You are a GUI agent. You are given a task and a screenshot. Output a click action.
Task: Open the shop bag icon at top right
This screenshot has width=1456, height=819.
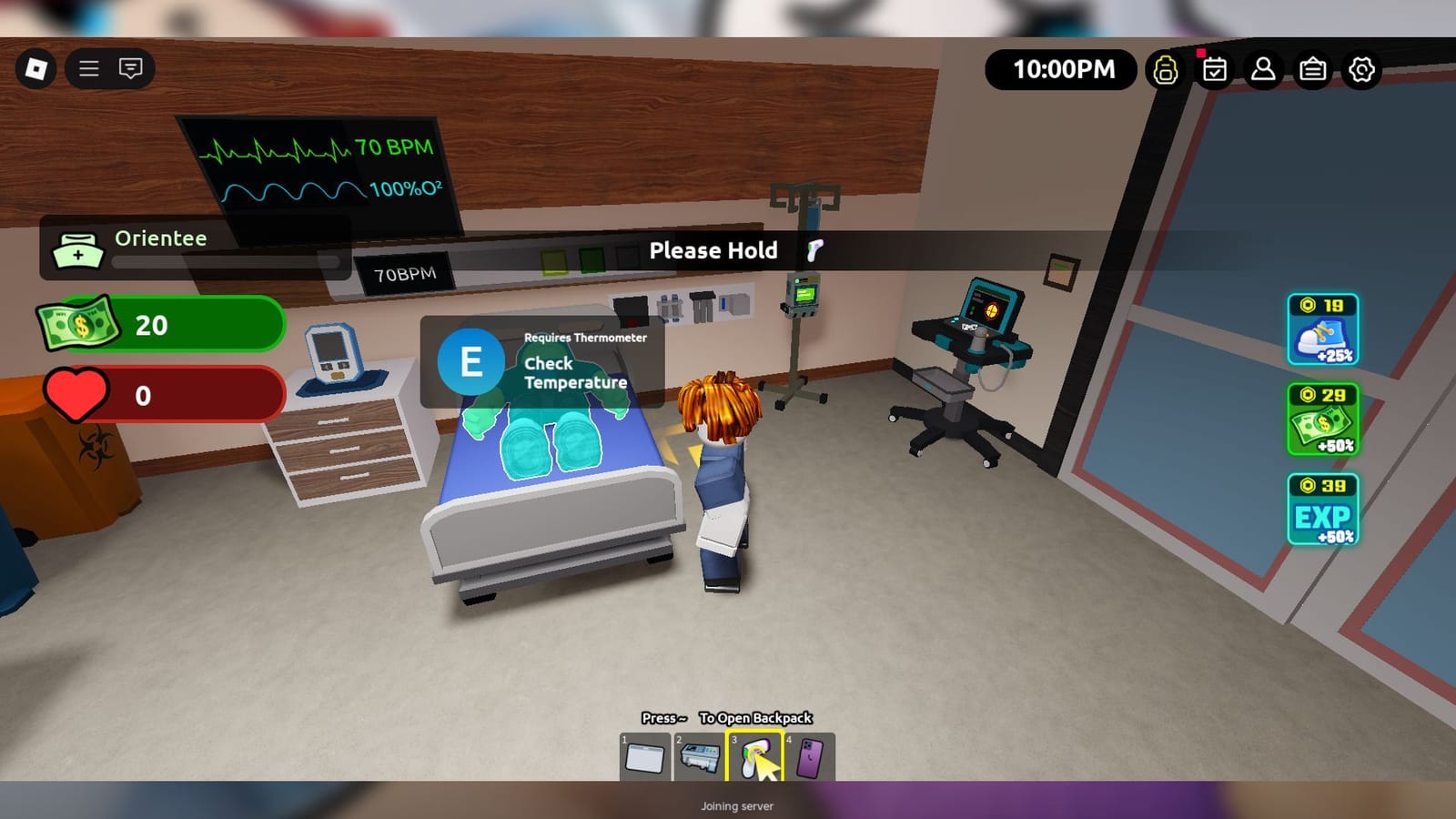pos(1312,68)
